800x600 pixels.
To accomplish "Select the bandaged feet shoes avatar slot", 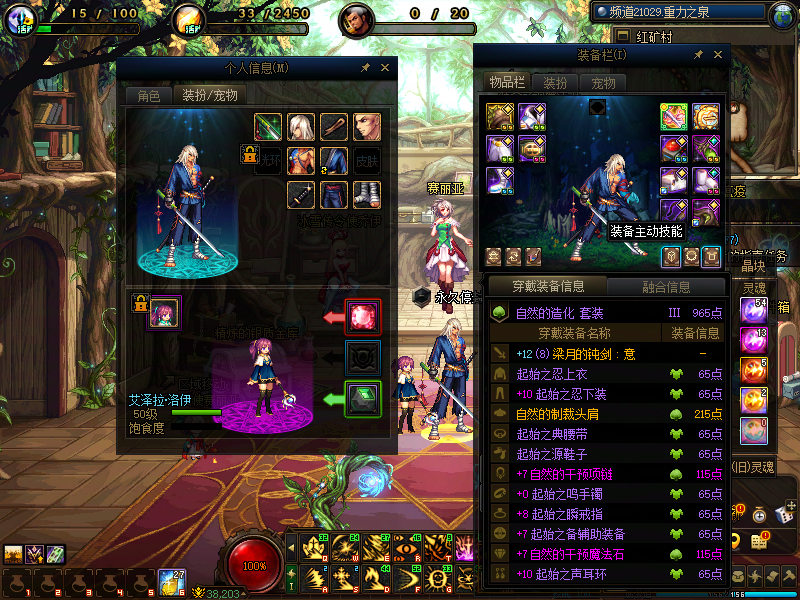I will (x=367, y=194).
